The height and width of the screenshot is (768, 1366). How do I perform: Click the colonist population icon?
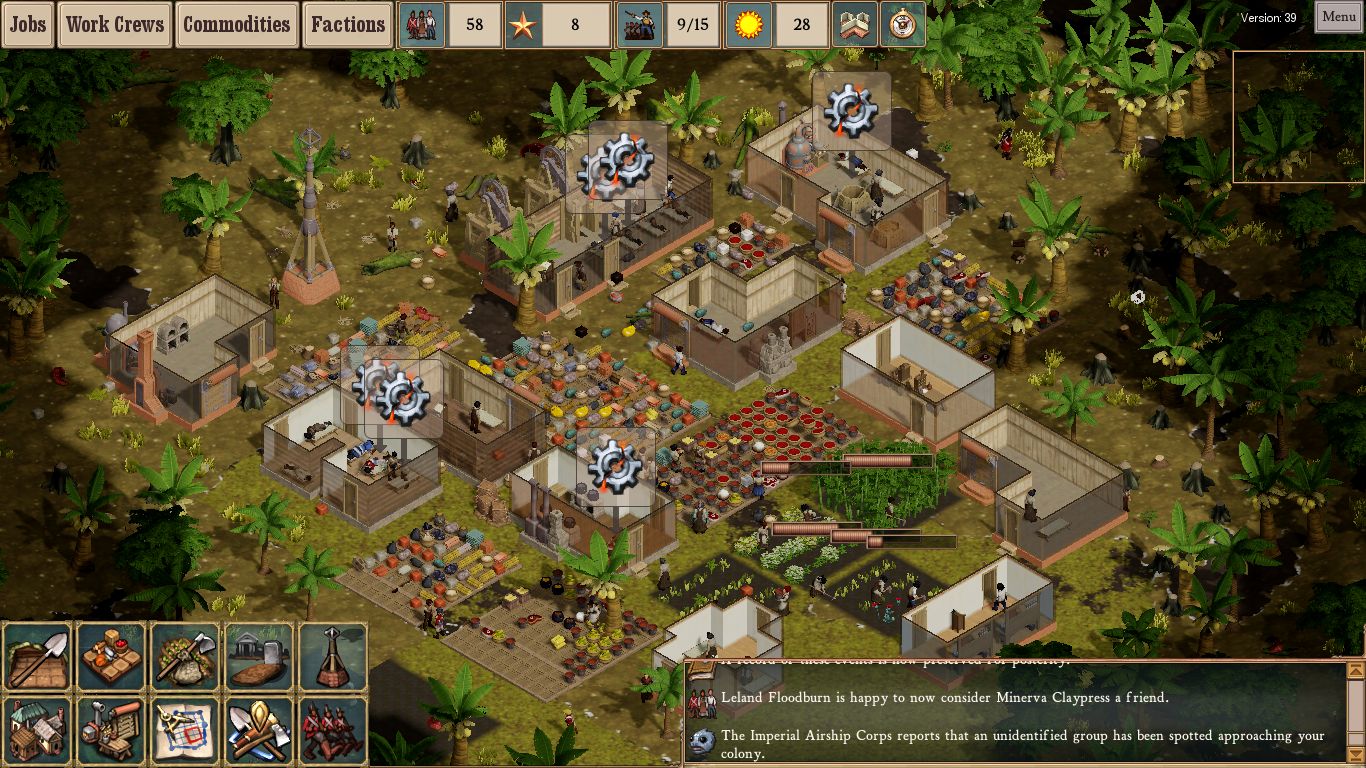[422, 25]
